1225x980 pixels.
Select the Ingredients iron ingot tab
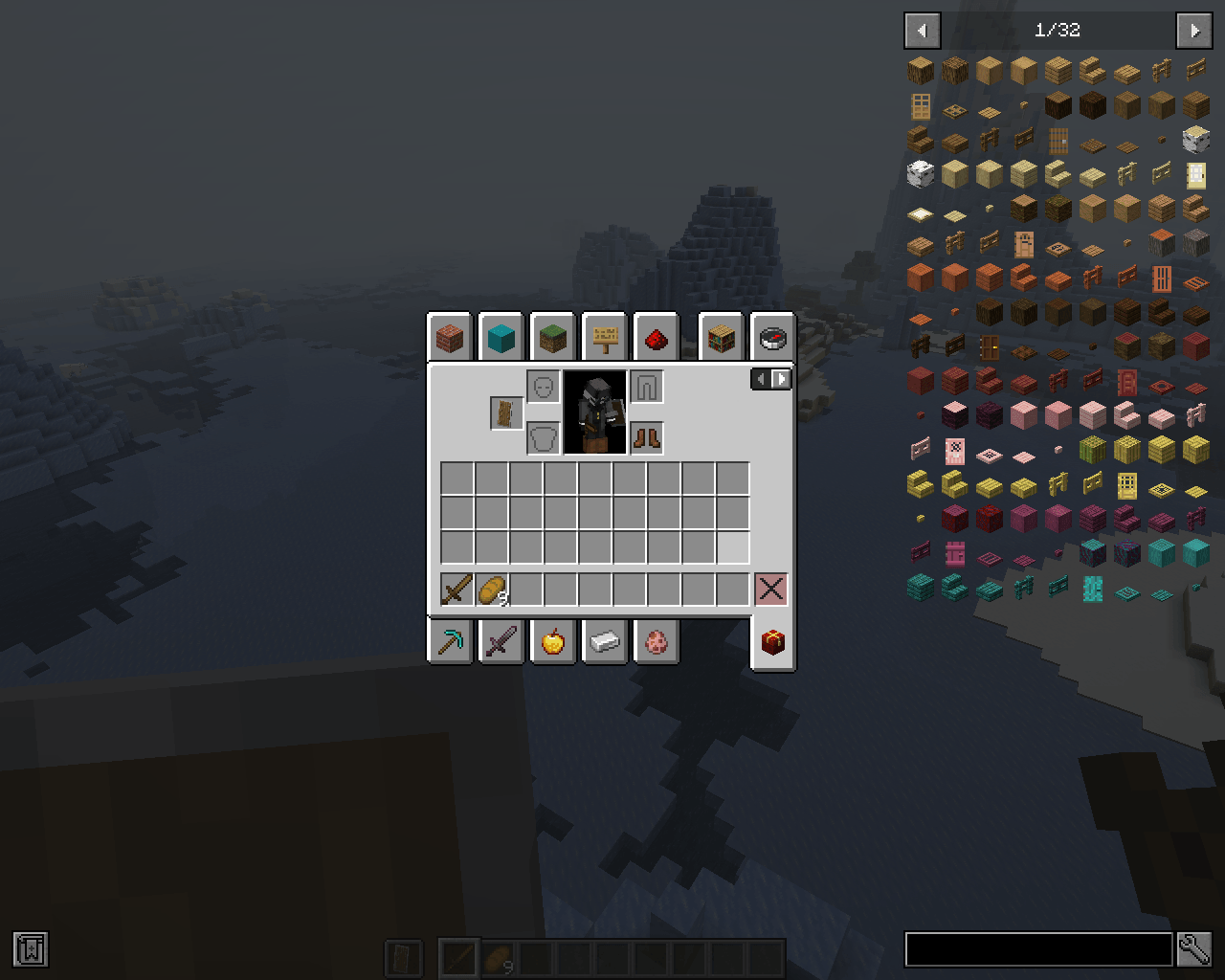pos(605,642)
